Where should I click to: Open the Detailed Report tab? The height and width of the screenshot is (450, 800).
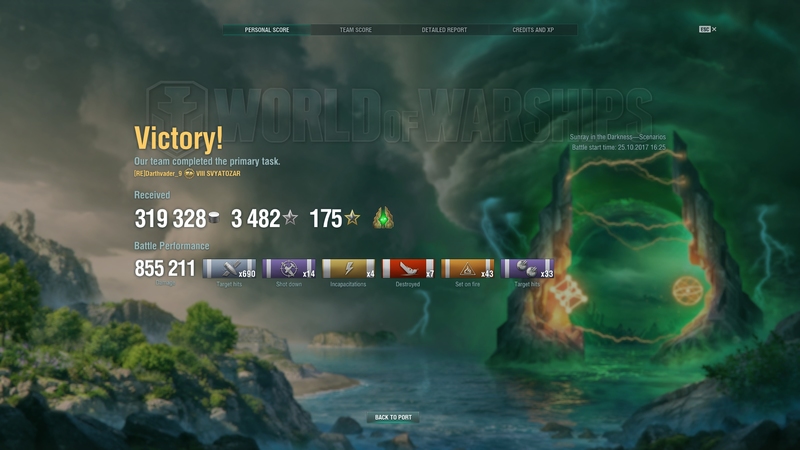pyautogui.click(x=444, y=30)
